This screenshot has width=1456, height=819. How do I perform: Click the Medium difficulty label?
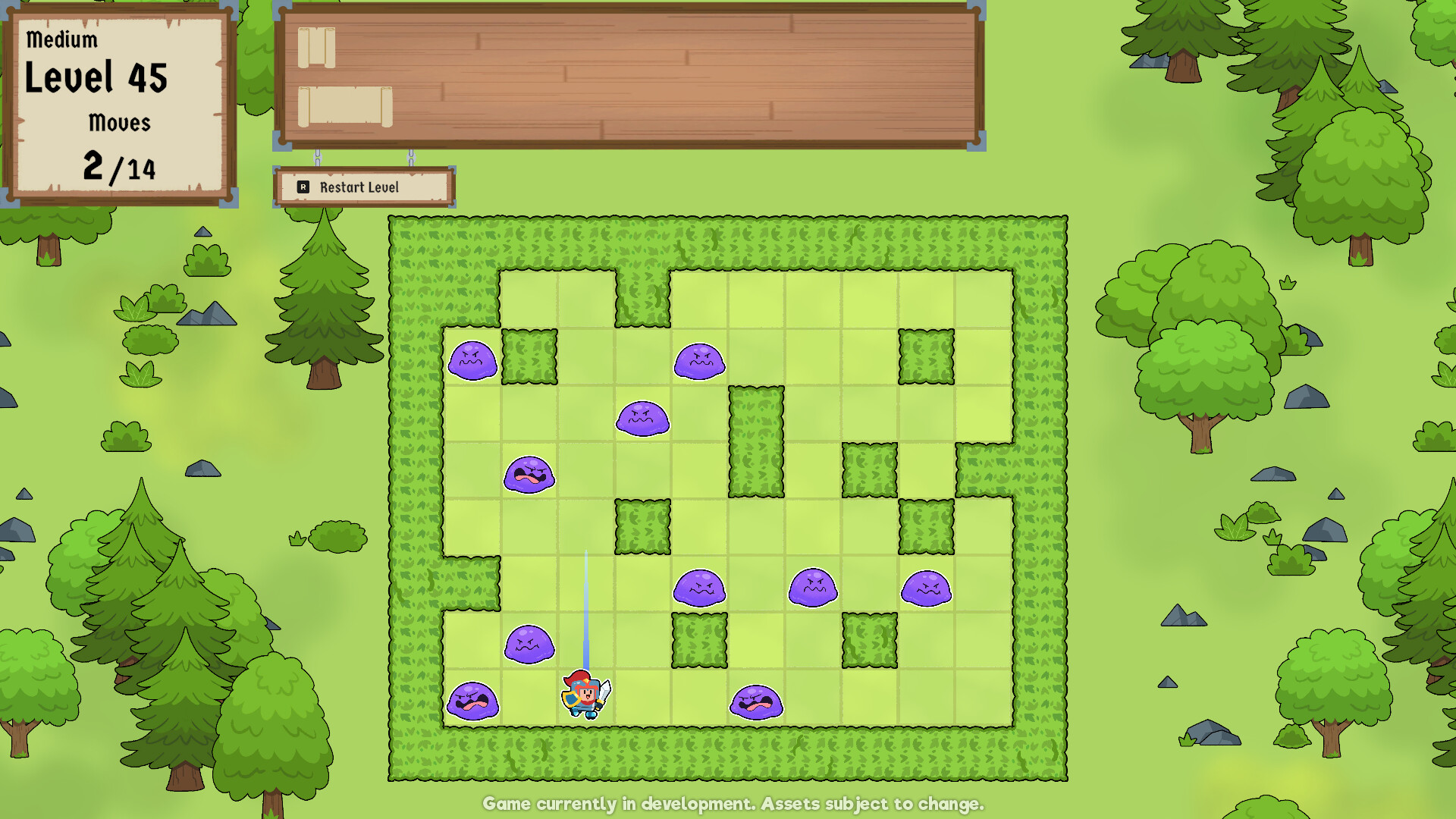click(x=61, y=39)
